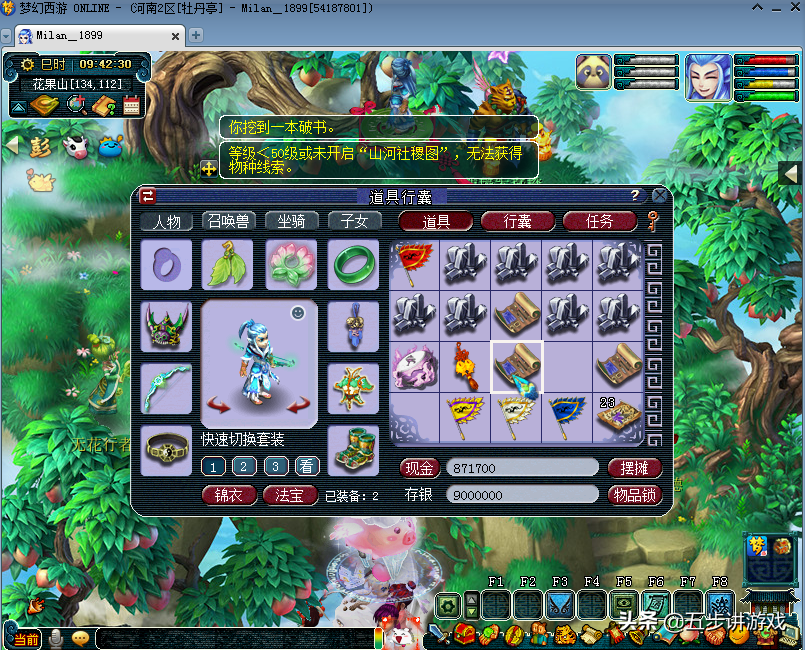805x650 pixels.
Task: Switch to the 召唤兽 tab
Action: point(228,221)
